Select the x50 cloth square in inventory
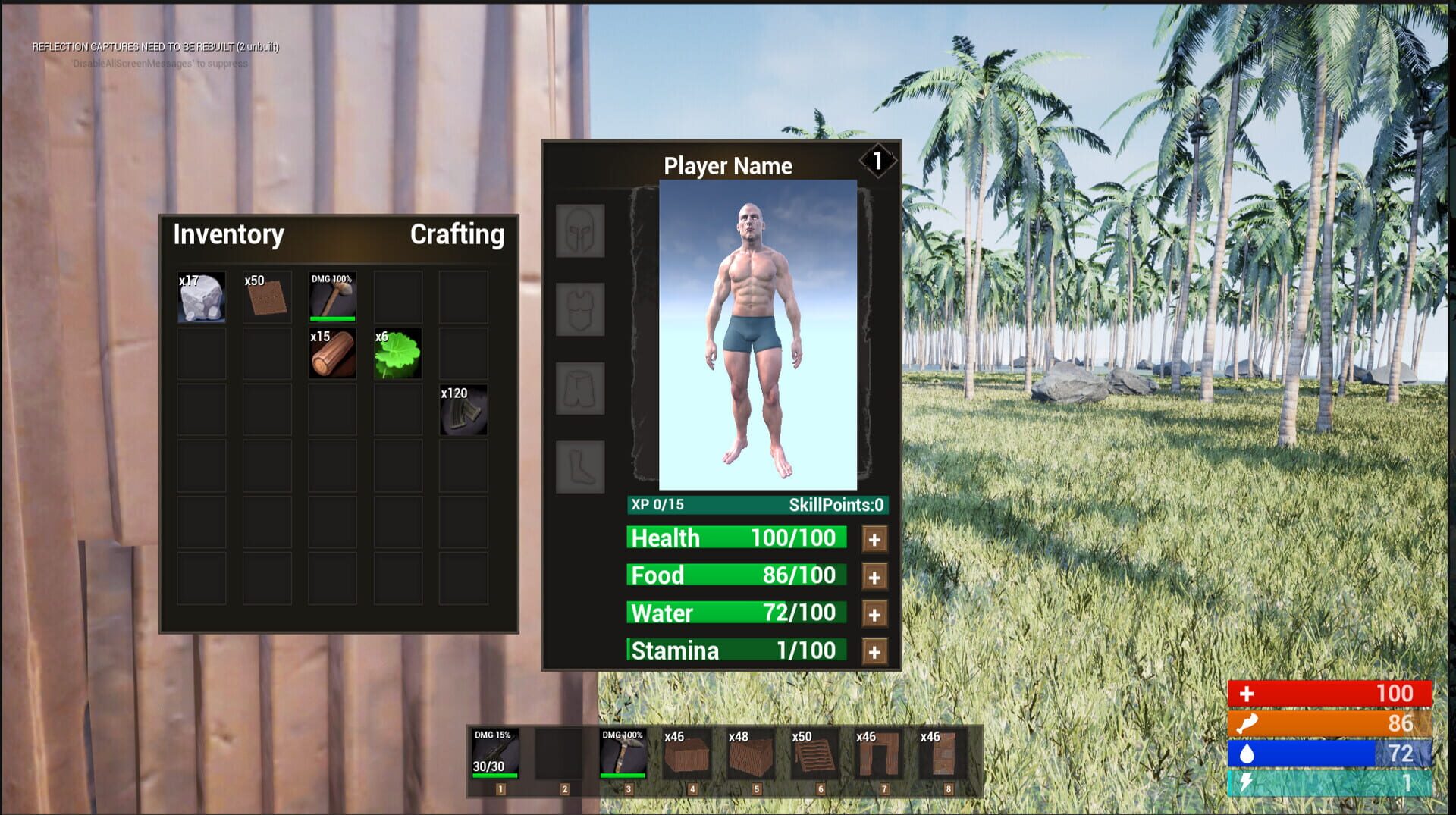Screen dimensions: 1456x815 coord(265,296)
